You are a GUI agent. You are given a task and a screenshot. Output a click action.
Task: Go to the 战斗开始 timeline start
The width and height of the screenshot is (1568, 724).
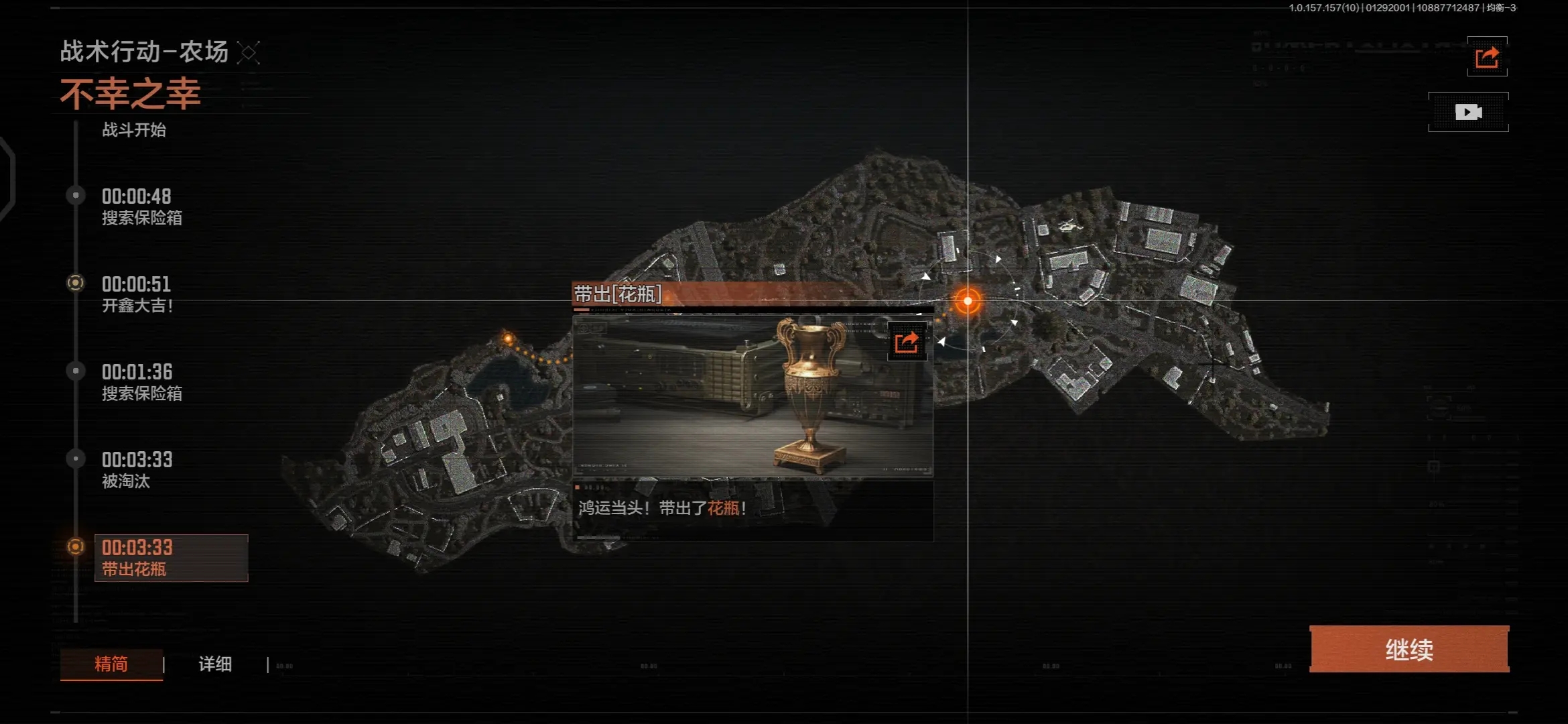click(x=134, y=129)
